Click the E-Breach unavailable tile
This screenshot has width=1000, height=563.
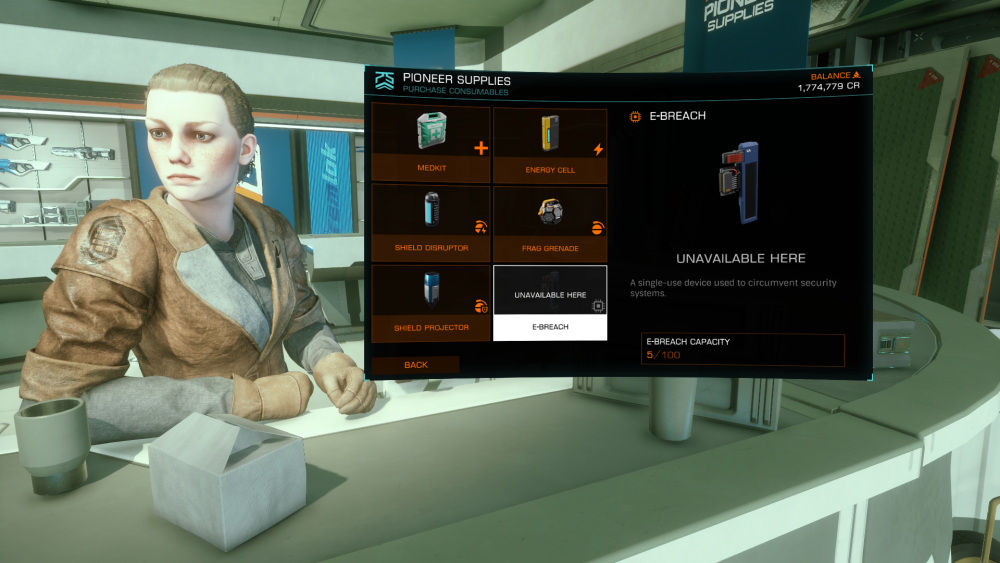click(x=550, y=302)
